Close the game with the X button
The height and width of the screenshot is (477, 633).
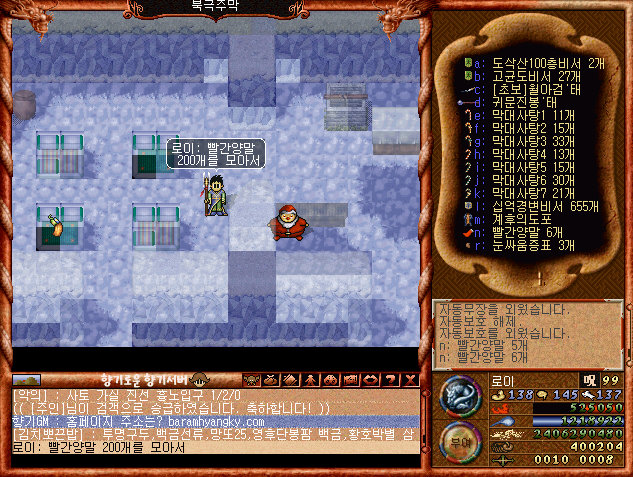[411, 380]
